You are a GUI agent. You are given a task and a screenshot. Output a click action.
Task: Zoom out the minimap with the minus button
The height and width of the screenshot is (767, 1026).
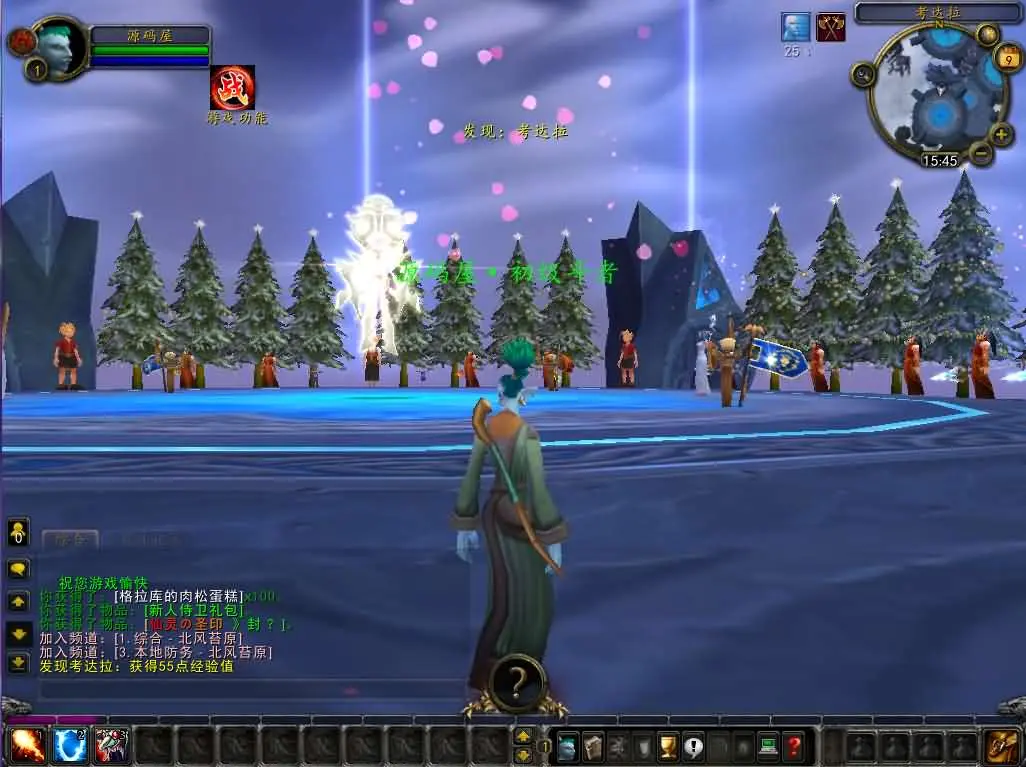point(981,153)
